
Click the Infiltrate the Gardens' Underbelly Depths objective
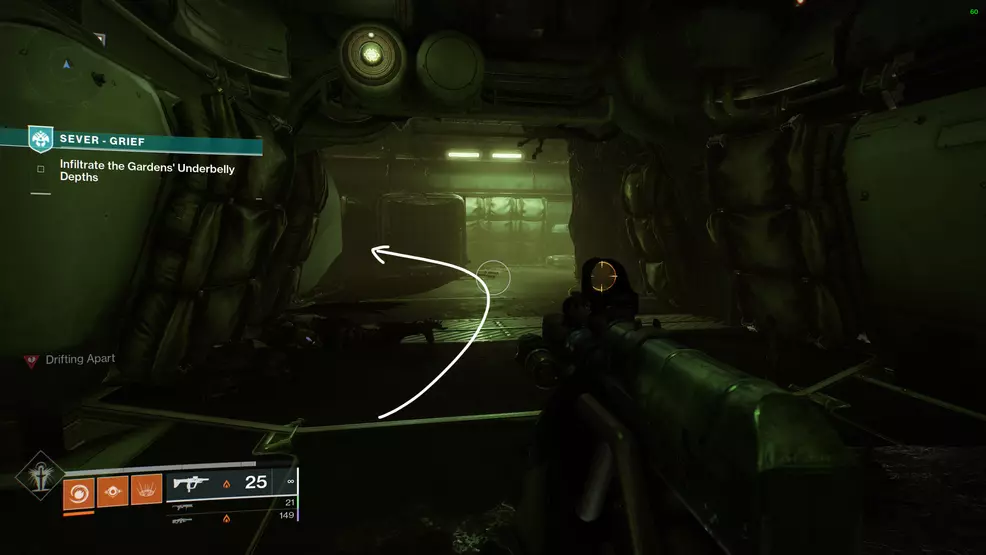146,174
